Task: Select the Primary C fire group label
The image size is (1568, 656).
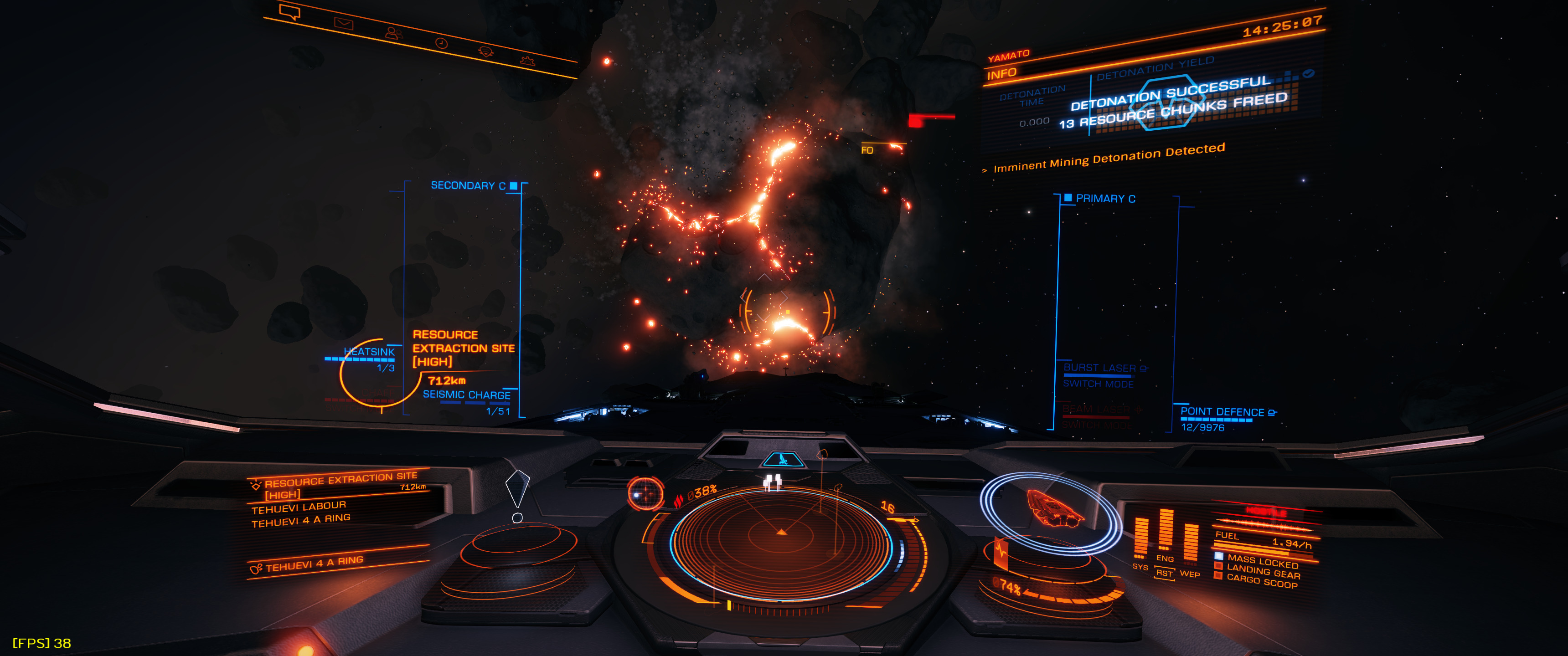Action: coord(1105,199)
